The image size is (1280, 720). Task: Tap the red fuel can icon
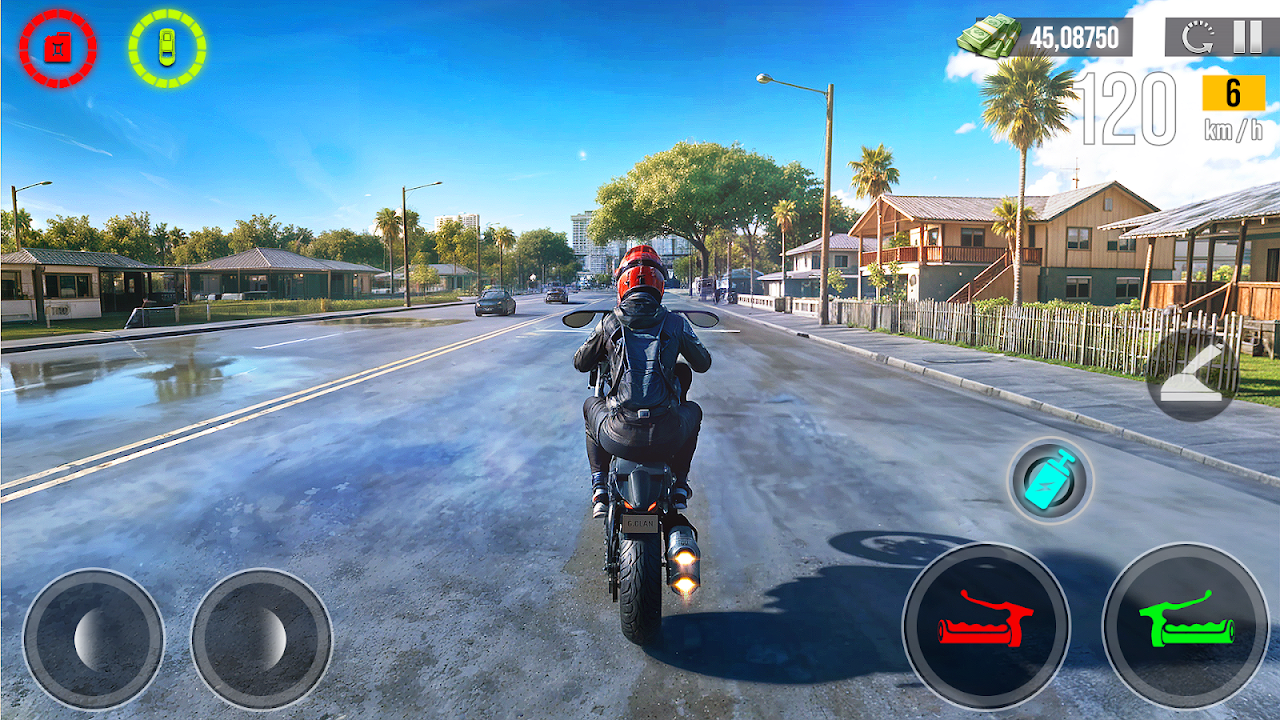(58, 48)
